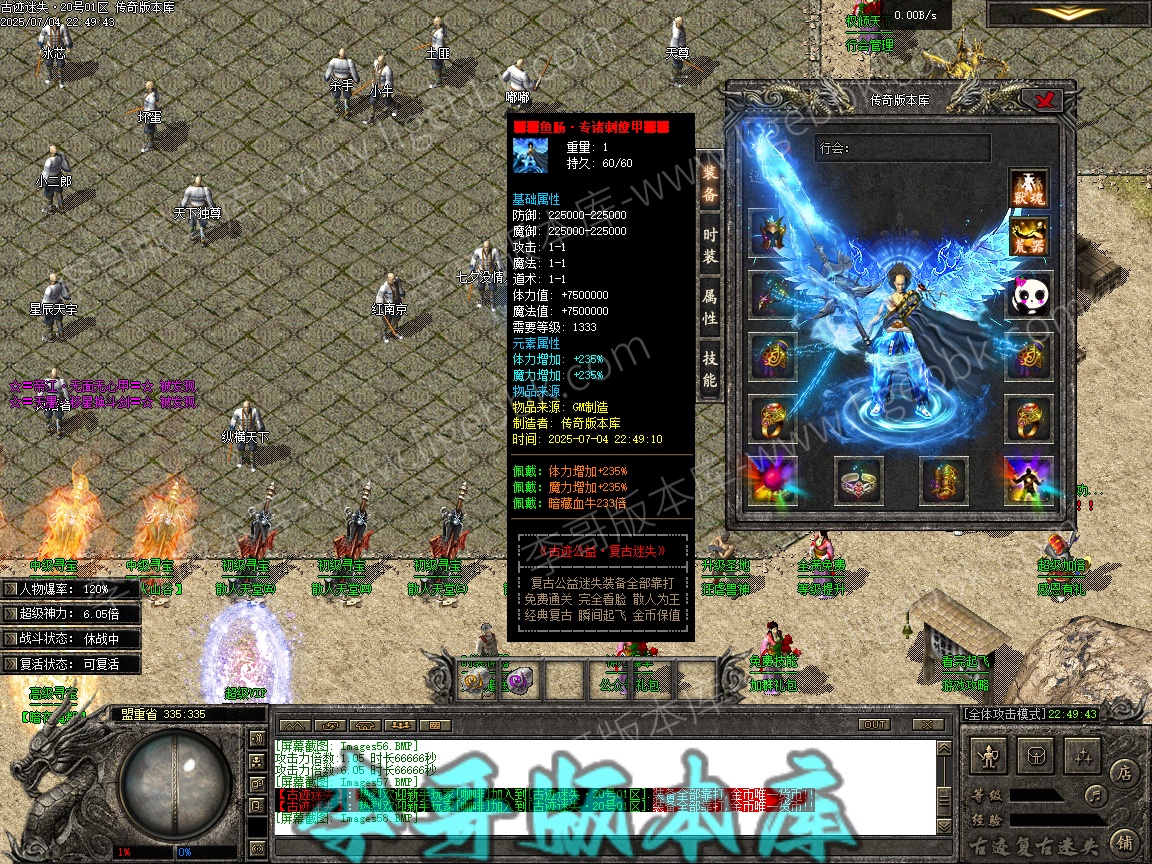Click the OUT button on chat bar
This screenshot has width=1152, height=864.
tap(874, 724)
